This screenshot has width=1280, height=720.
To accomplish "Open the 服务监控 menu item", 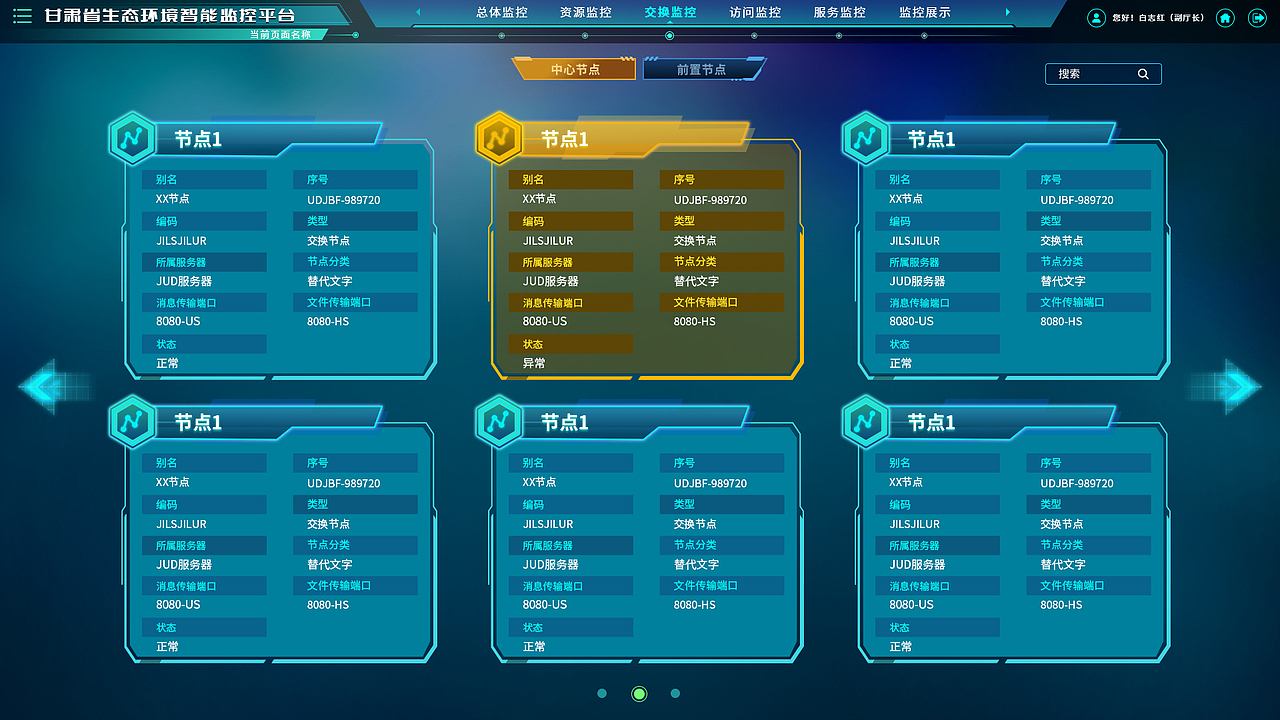I will coord(838,14).
